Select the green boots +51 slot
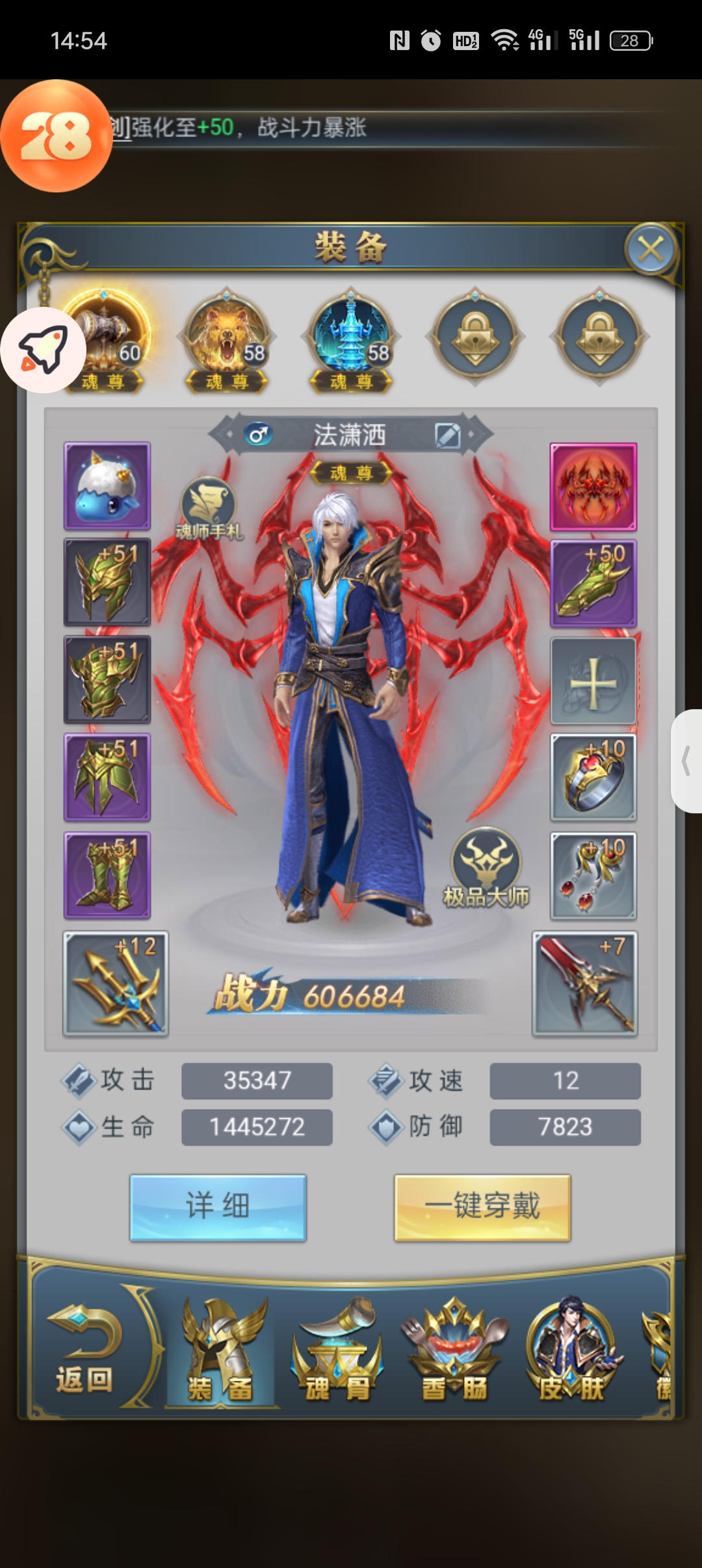This screenshot has width=702, height=1568. click(107, 875)
